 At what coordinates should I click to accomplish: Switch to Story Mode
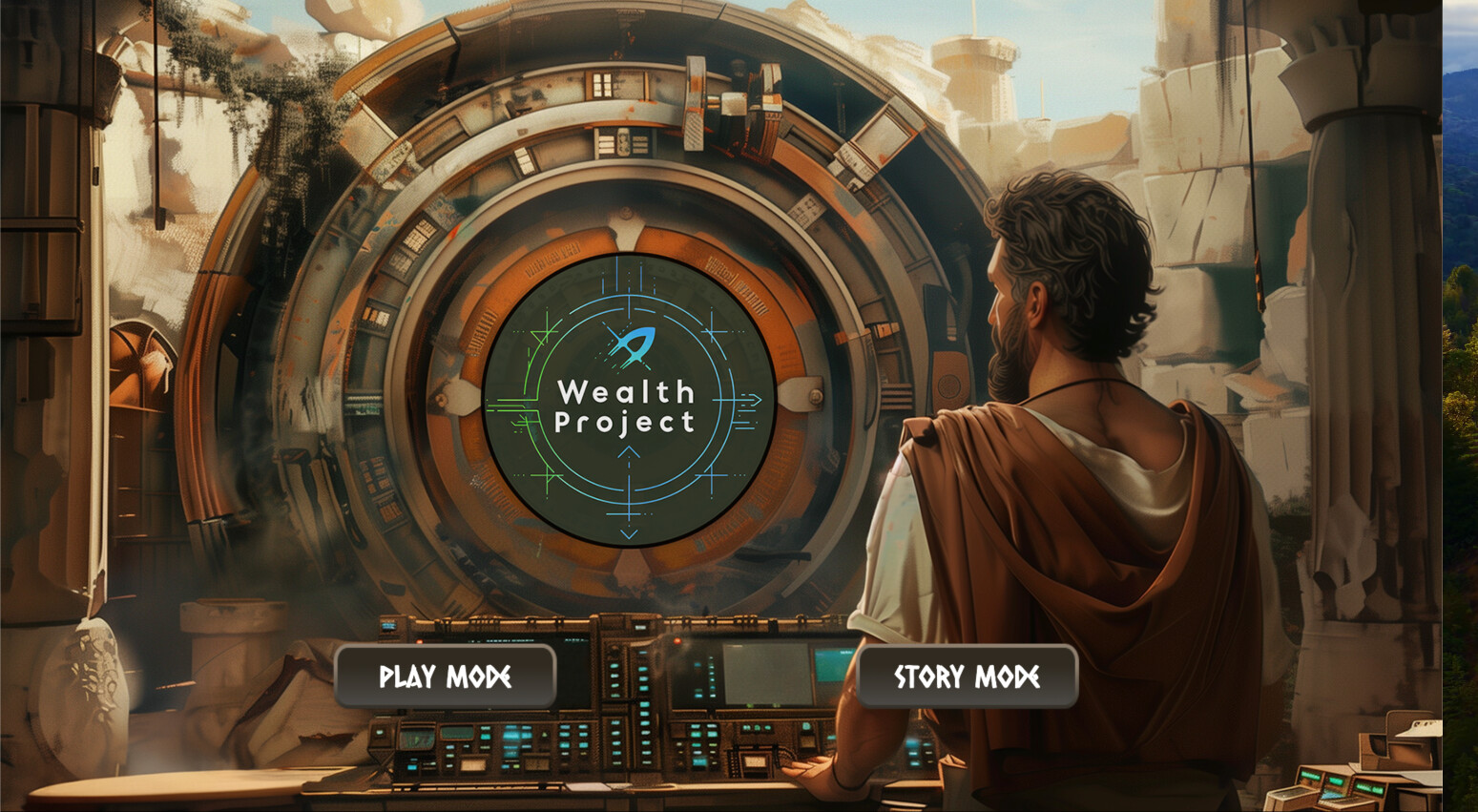967,677
